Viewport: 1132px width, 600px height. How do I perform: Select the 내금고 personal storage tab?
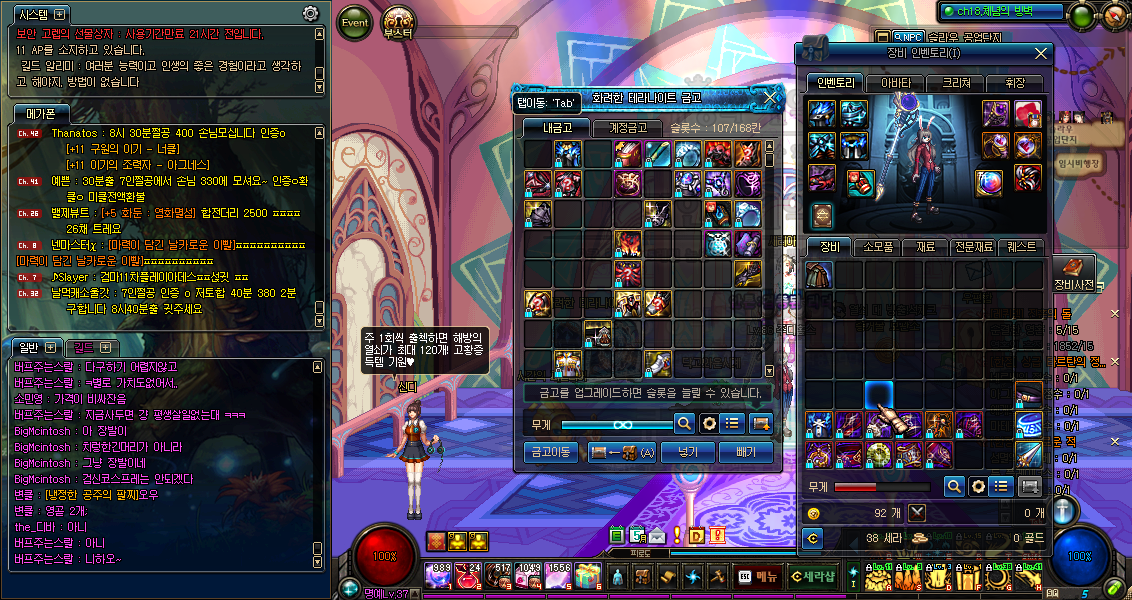(x=558, y=127)
